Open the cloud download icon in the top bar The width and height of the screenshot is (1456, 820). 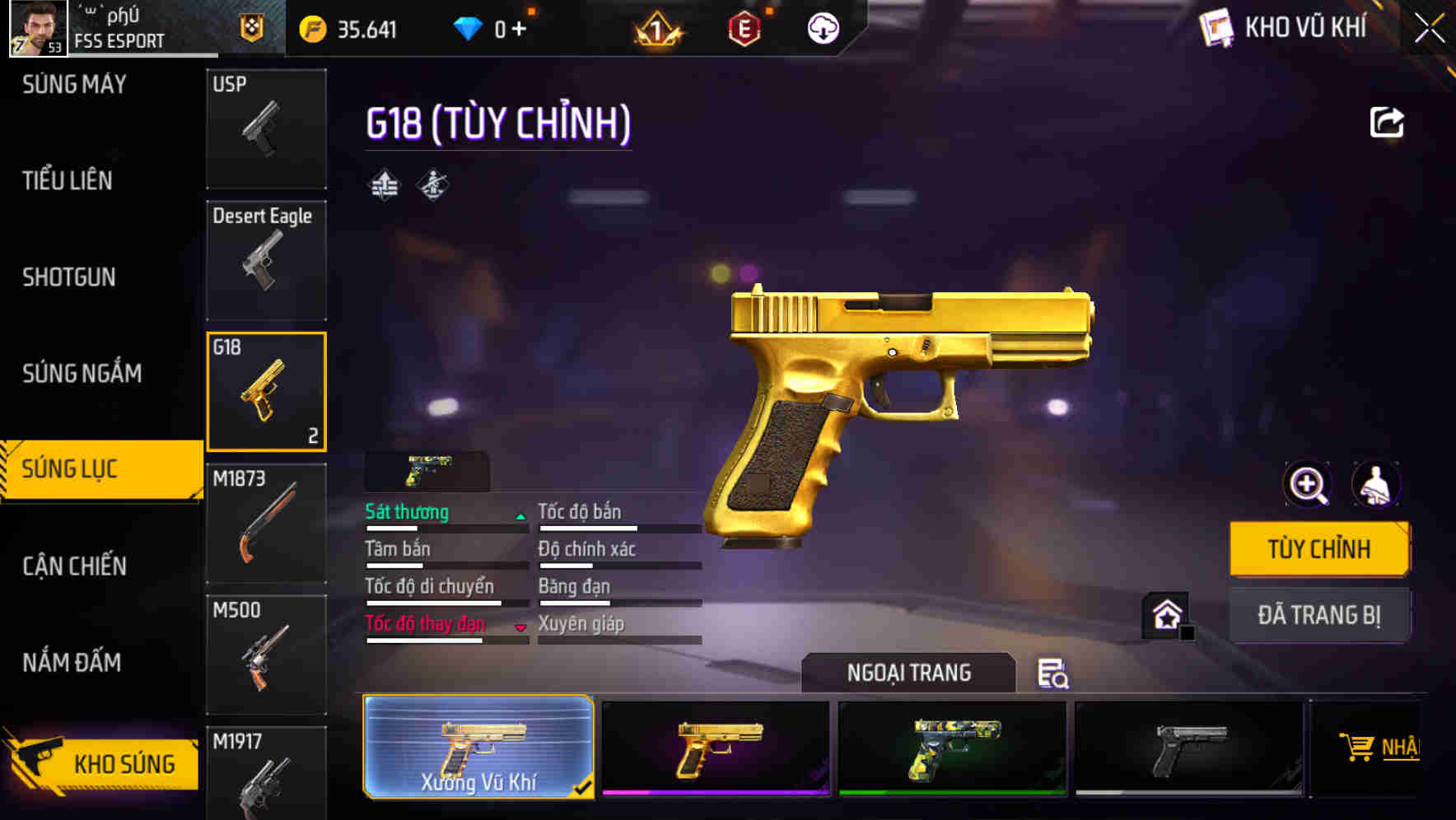tap(822, 28)
